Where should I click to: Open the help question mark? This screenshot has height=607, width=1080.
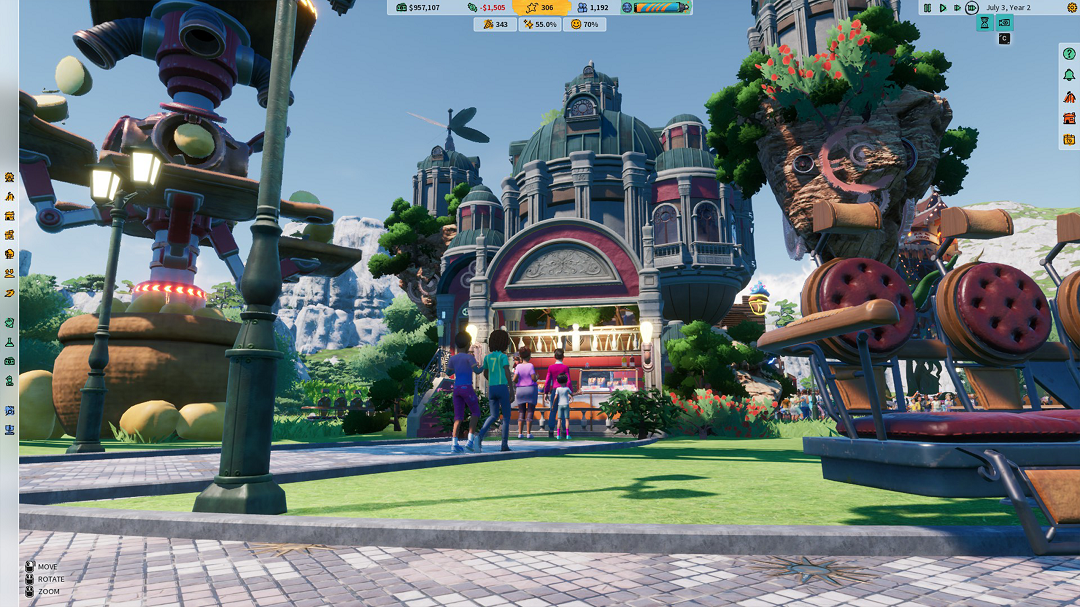[x=1069, y=54]
